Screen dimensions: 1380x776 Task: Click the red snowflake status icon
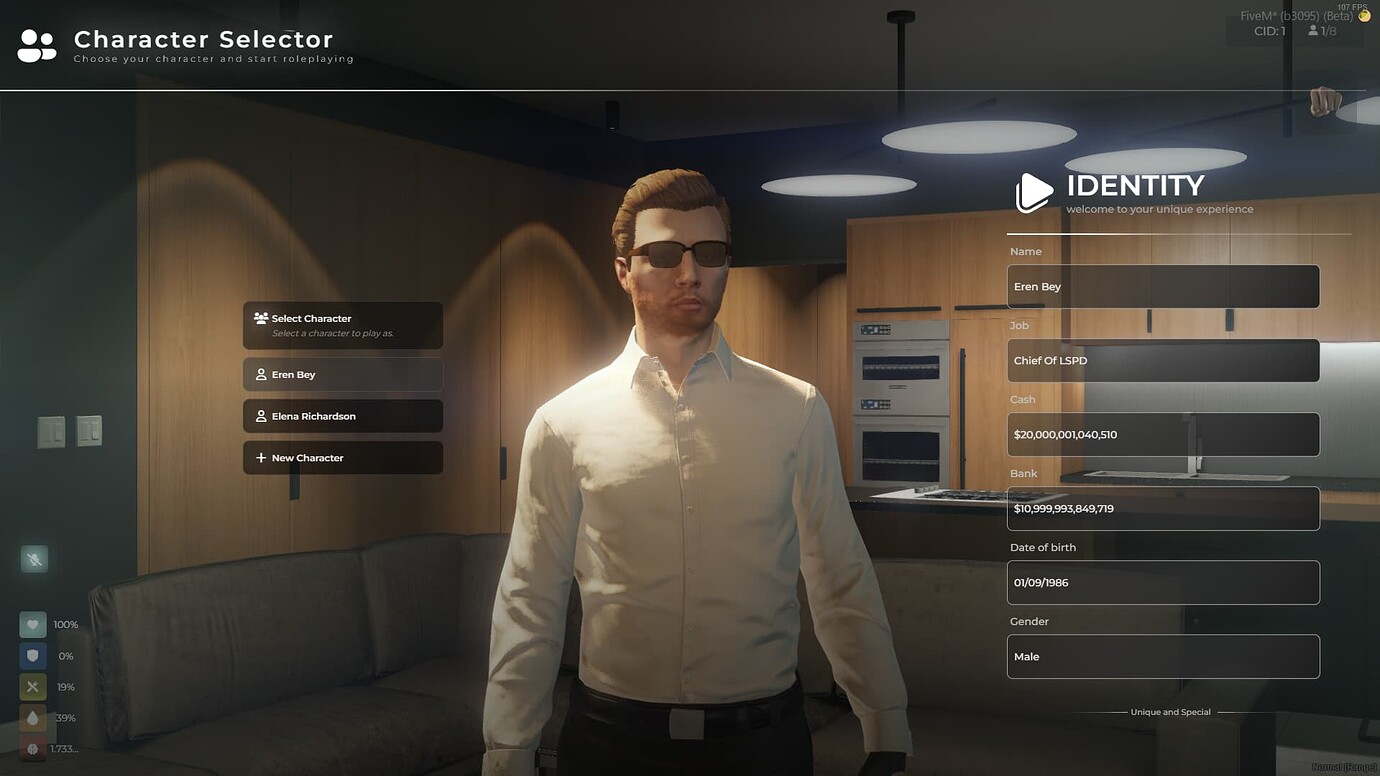(x=33, y=748)
